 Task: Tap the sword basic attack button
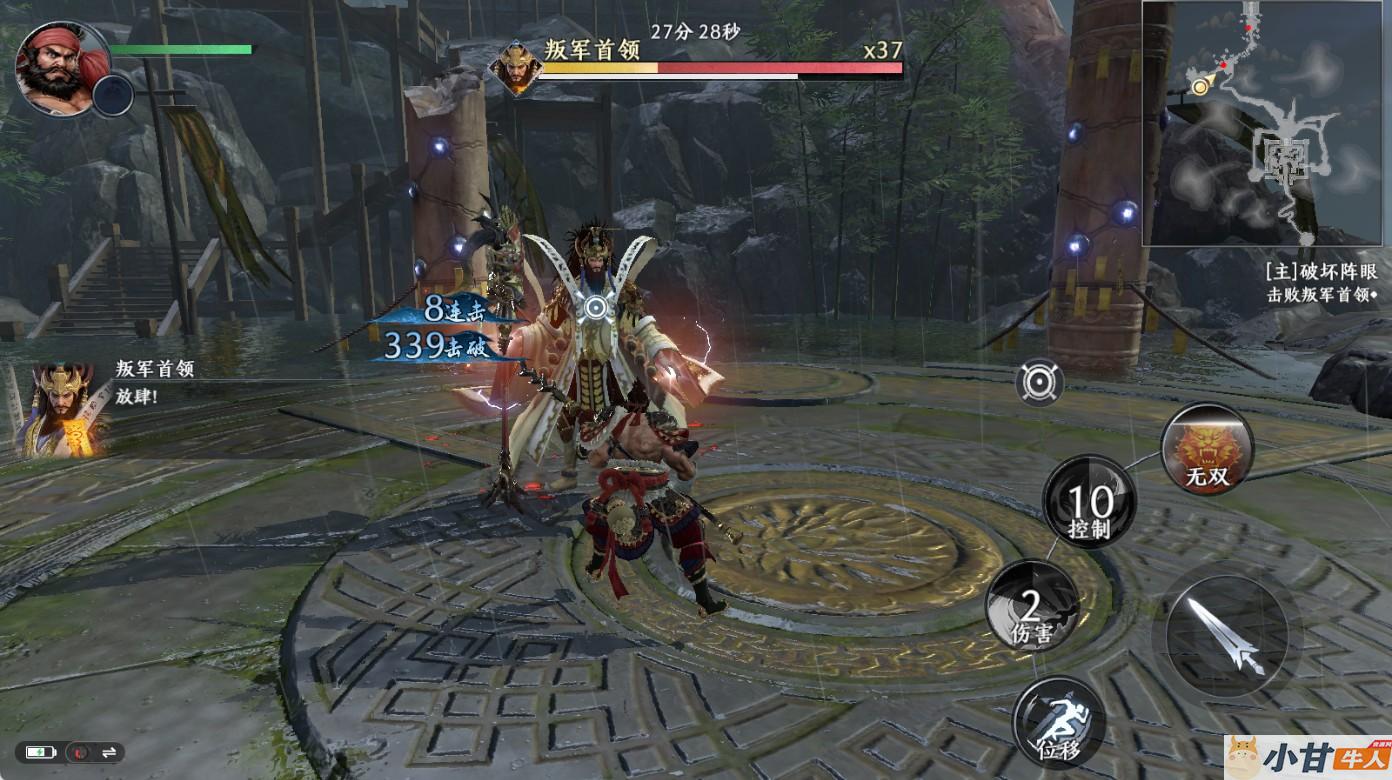tap(1227, 632)
